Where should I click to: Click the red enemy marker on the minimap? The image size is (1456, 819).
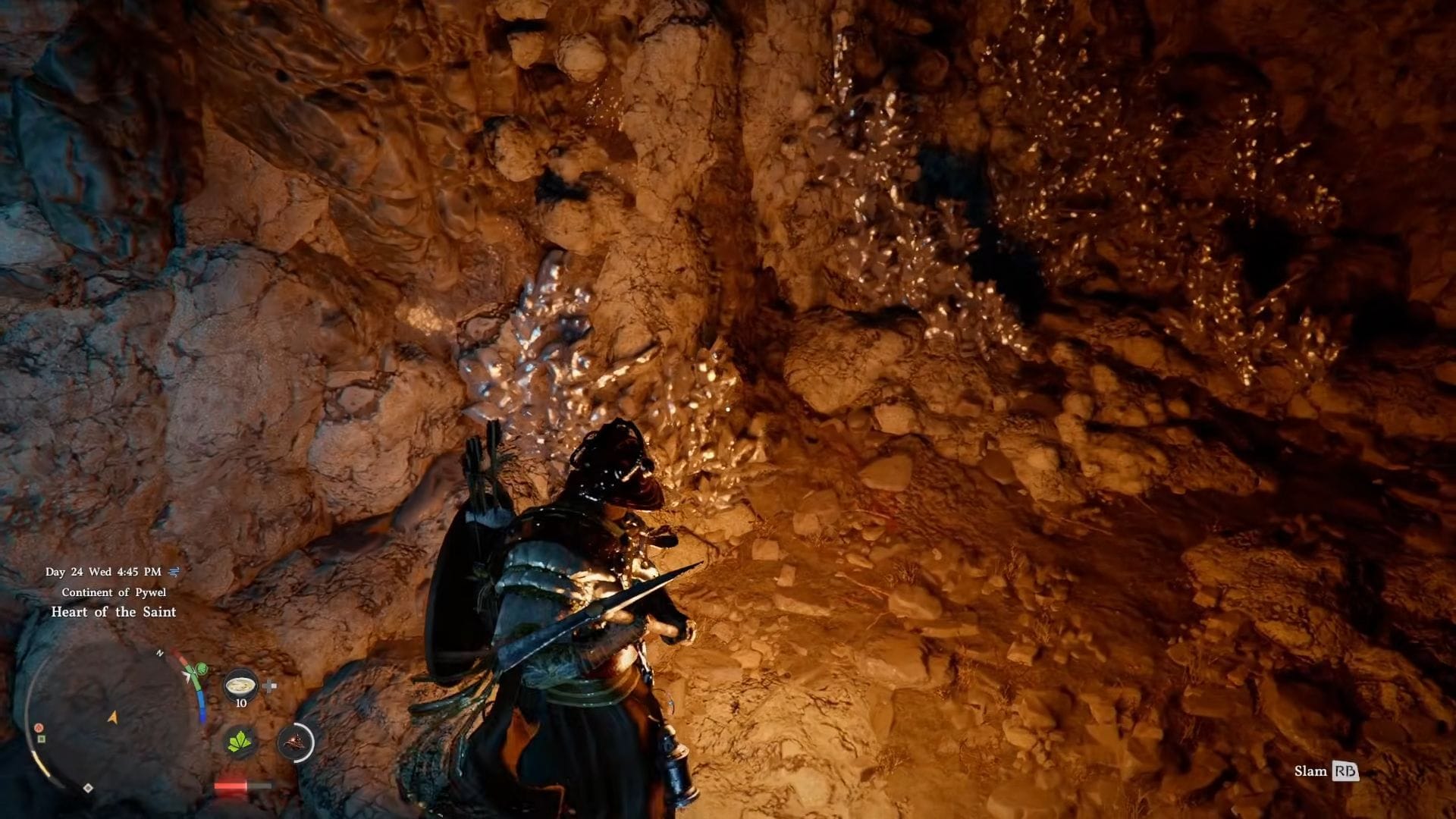(38, 727)
